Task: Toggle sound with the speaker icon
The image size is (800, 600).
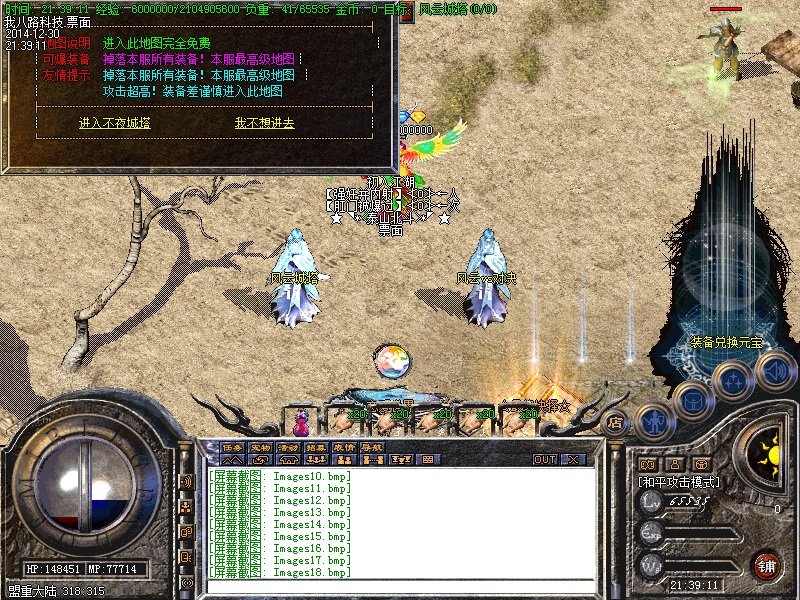Action: point(774,372)
